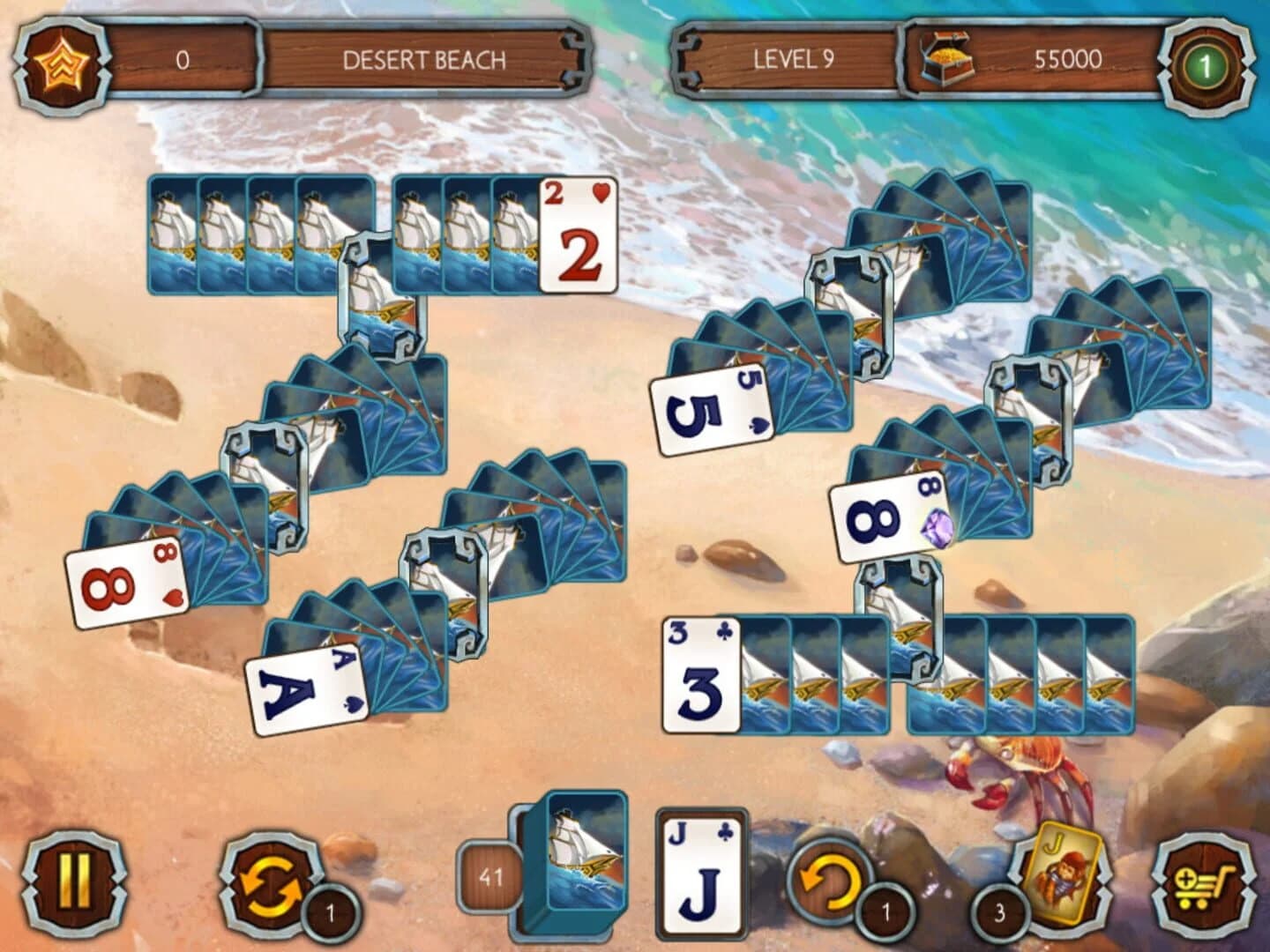Click the green counter badge top right
The image size is (1270, 952).
(x=1207, y=59)
